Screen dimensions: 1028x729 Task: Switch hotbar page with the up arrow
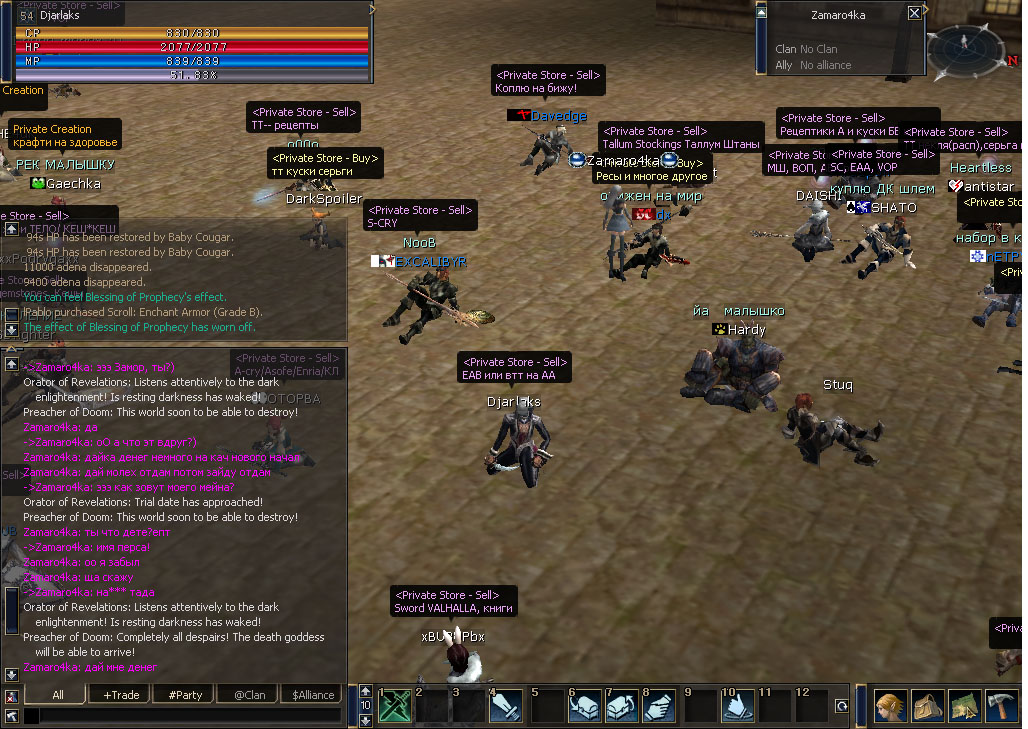click(366, 691)
